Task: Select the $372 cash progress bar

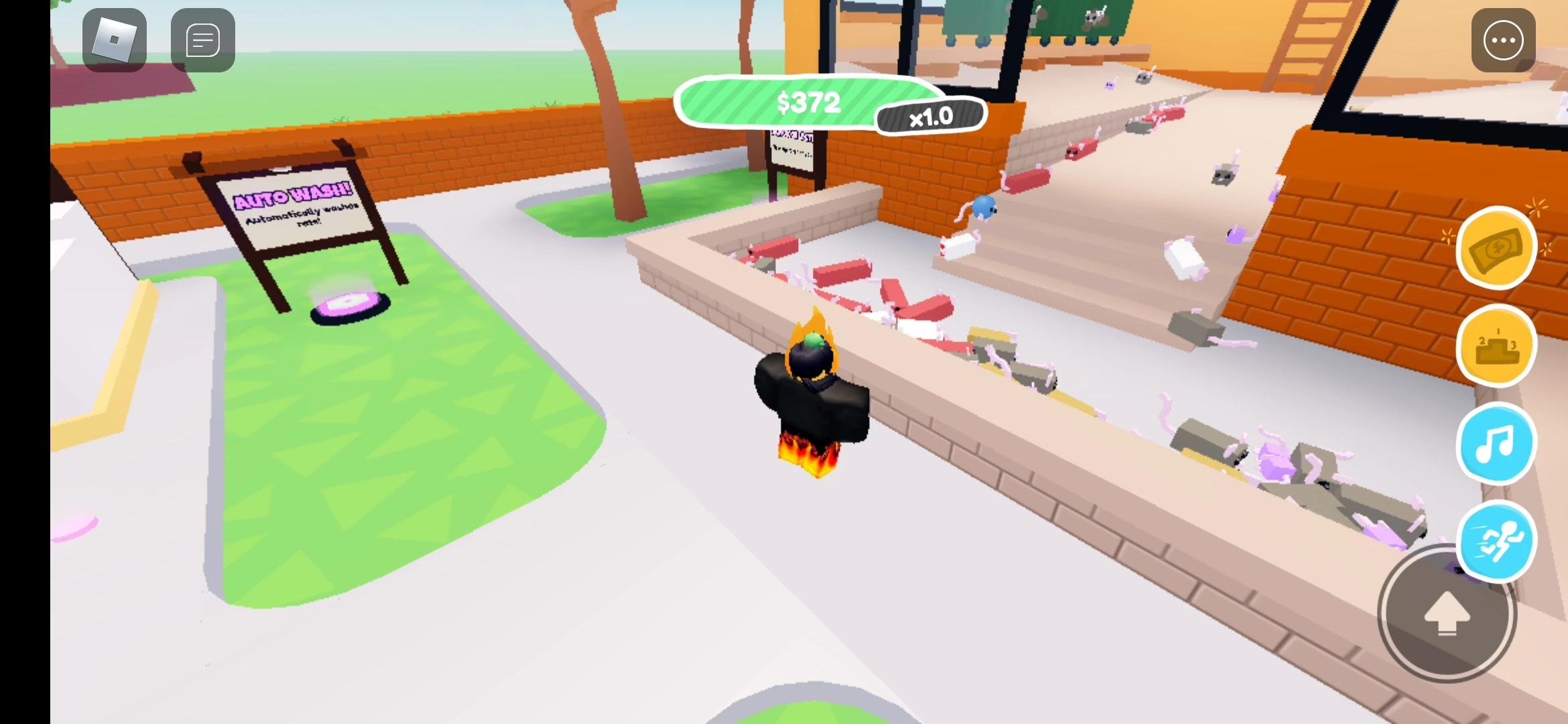Action: click(807, 102)
